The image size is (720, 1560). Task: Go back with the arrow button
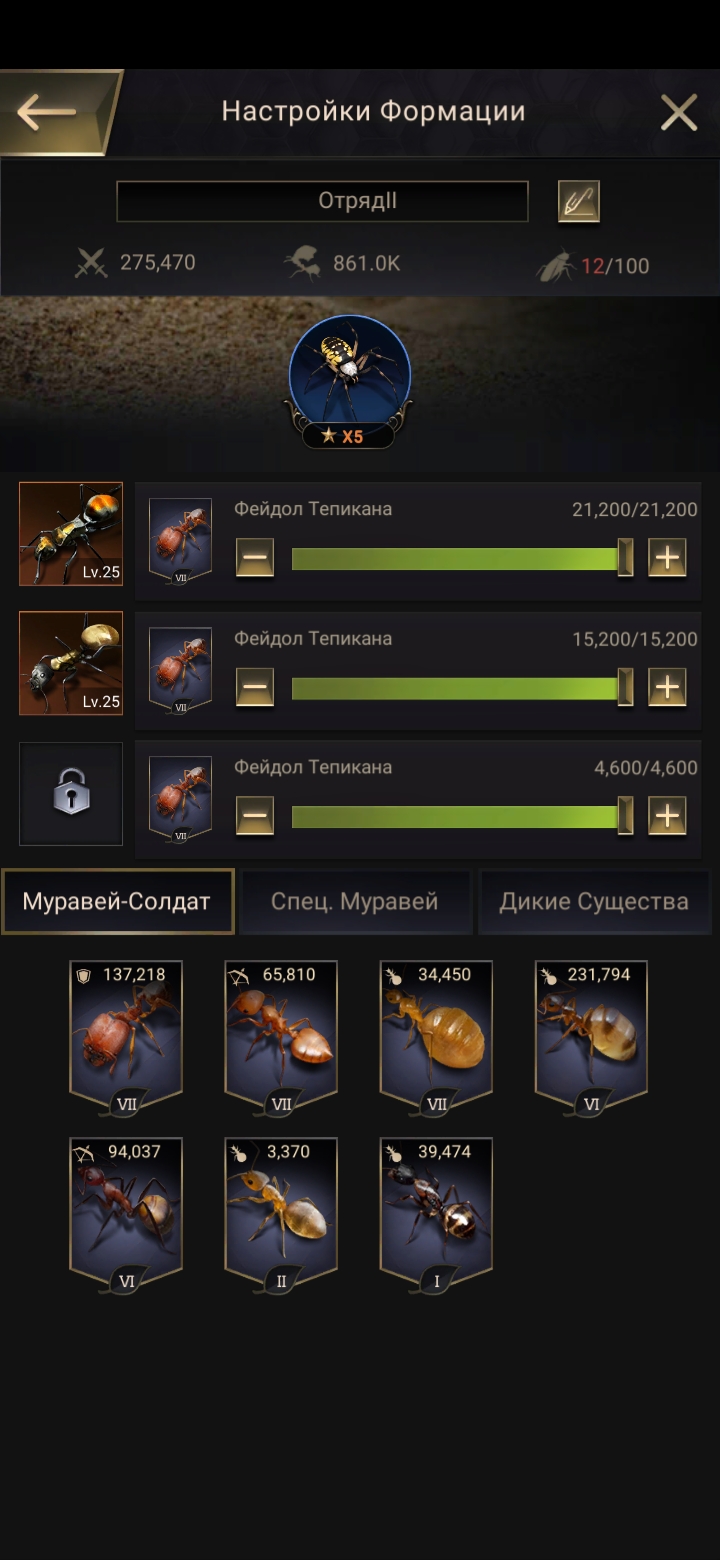click(x=50, y=112)
